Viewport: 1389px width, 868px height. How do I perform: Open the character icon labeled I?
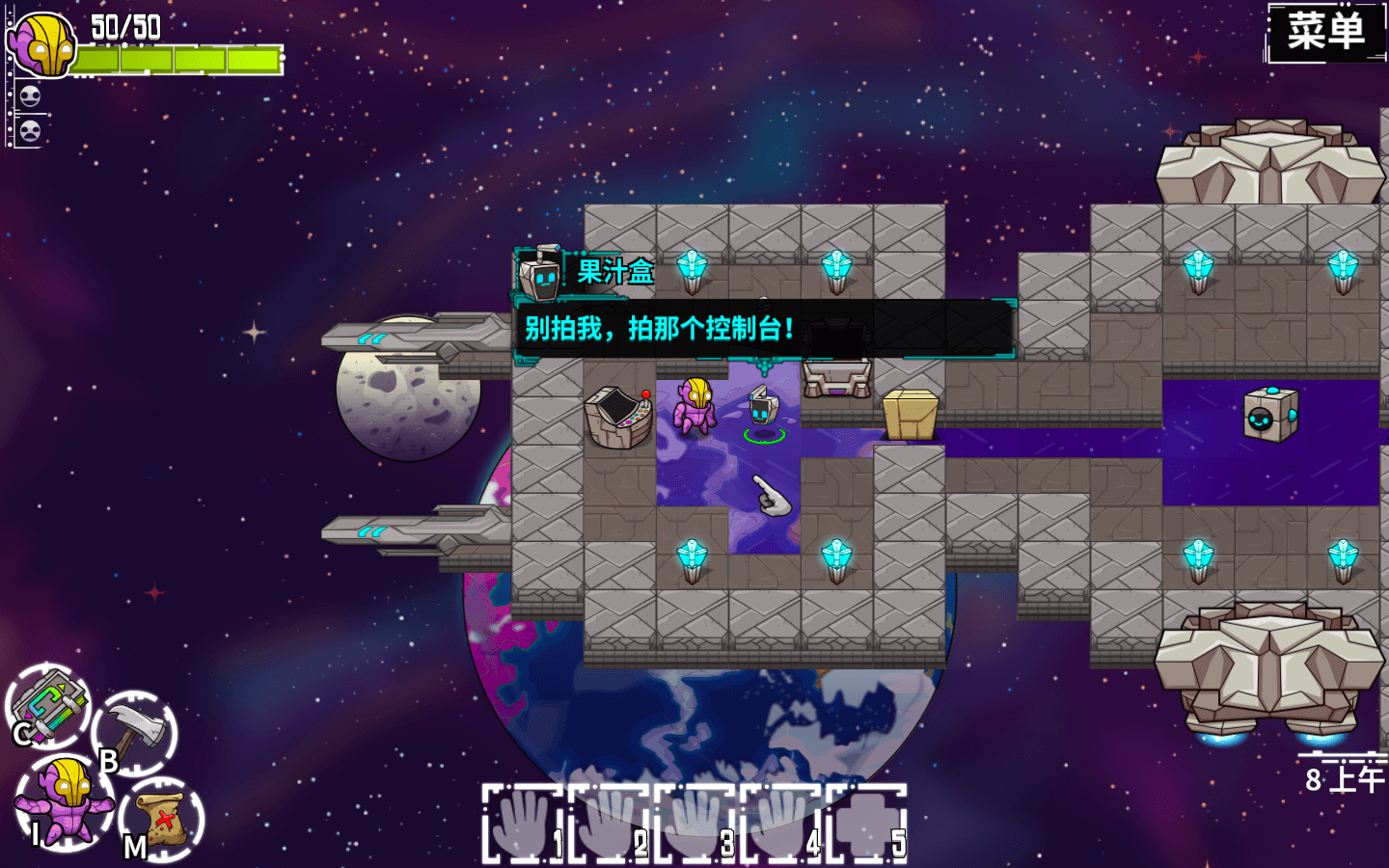pyautogui.click(x=64, y=802)
